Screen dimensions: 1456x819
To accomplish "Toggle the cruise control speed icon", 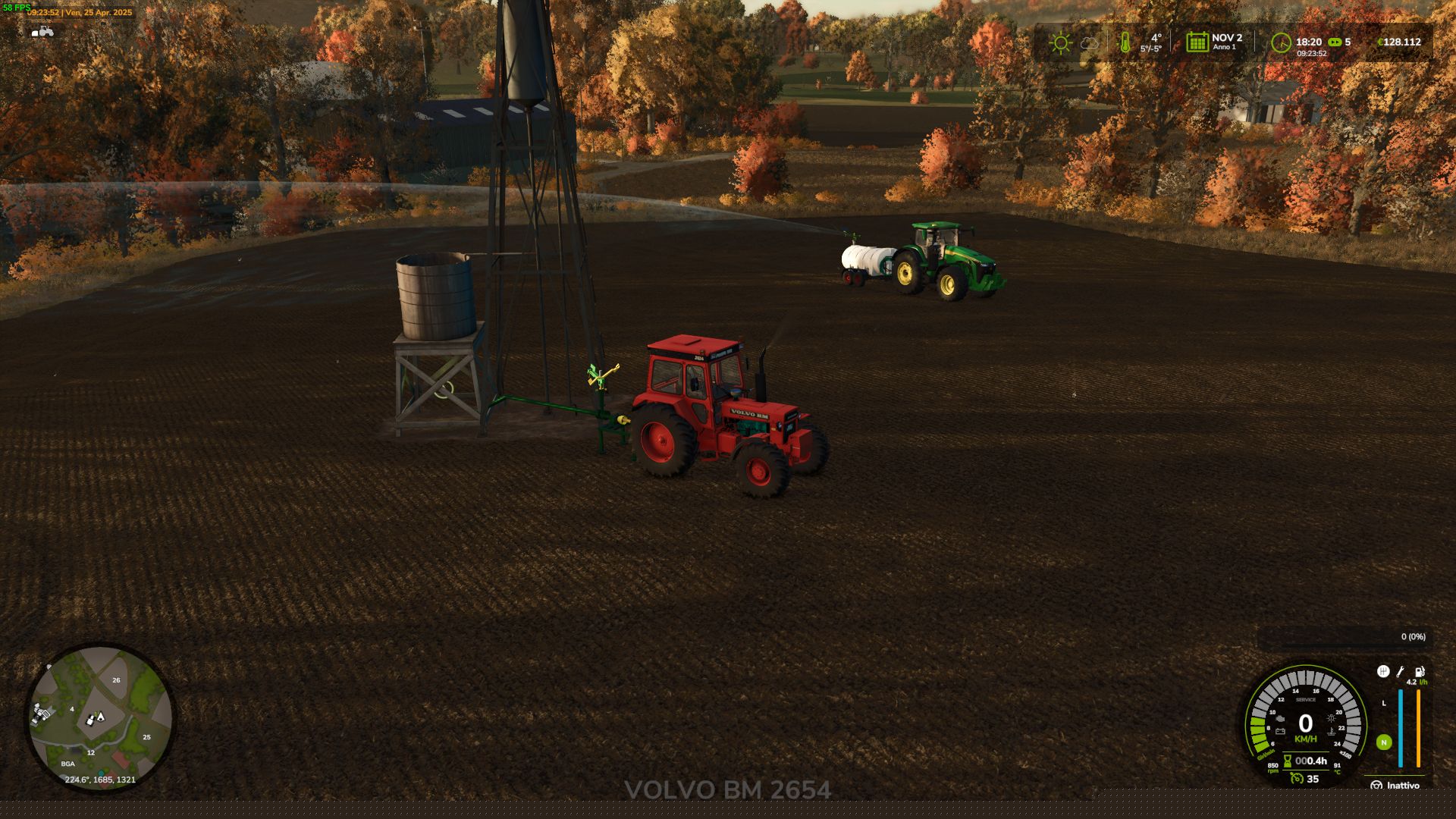I will (x=1298, y=779).
